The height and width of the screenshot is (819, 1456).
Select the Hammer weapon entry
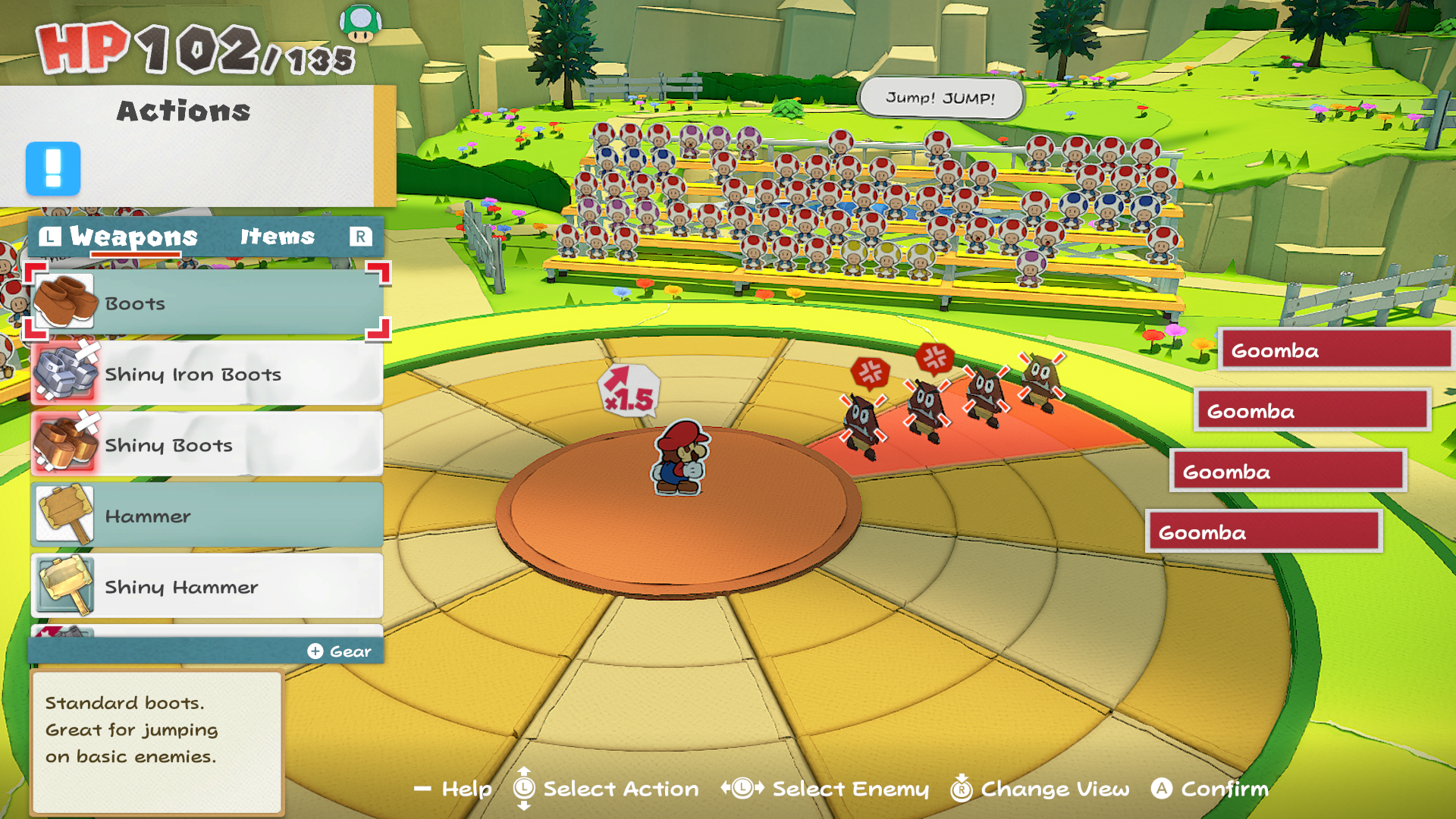[207, 516]
